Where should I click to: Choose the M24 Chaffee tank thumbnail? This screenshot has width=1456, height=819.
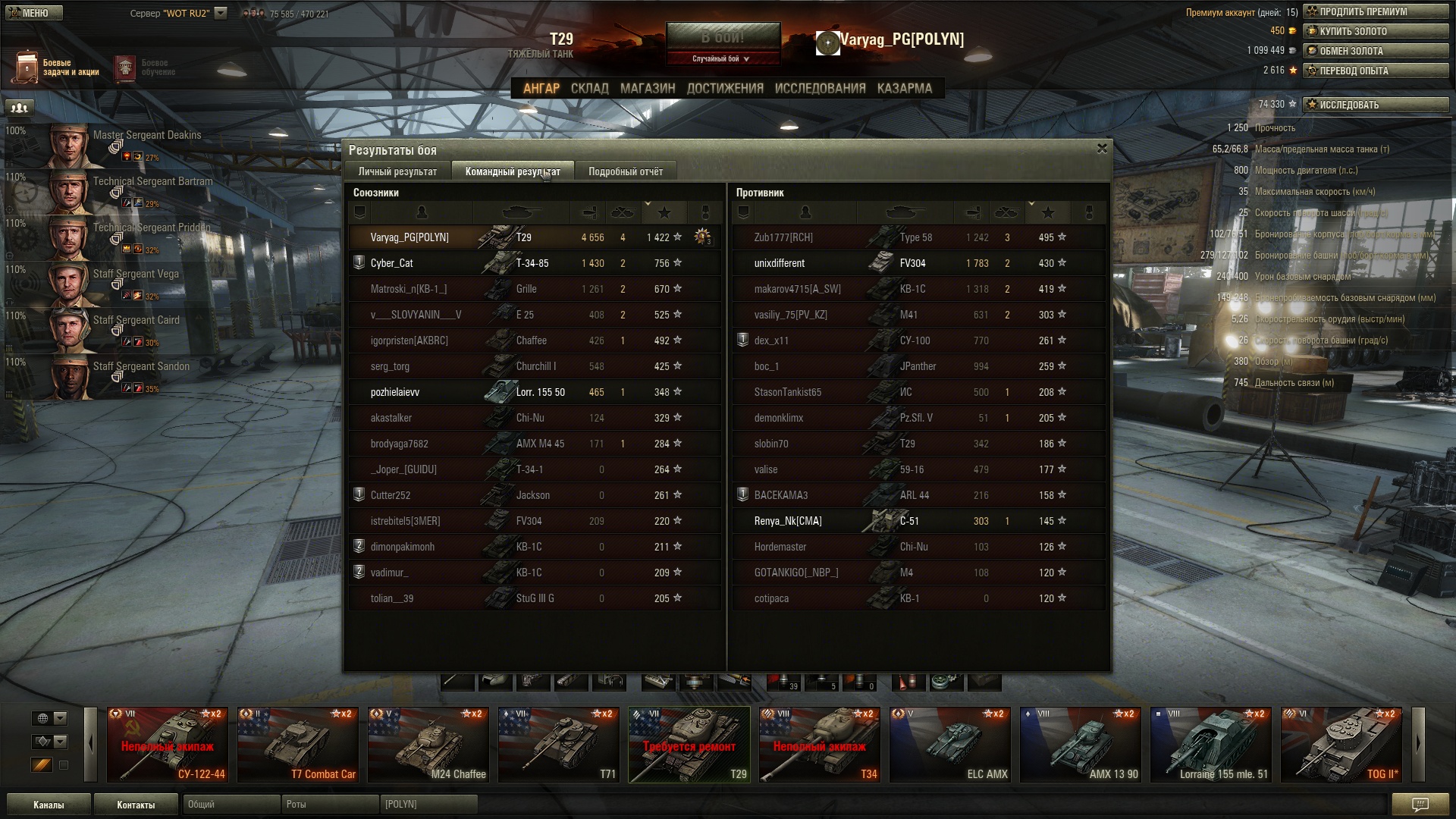point(428,744)
